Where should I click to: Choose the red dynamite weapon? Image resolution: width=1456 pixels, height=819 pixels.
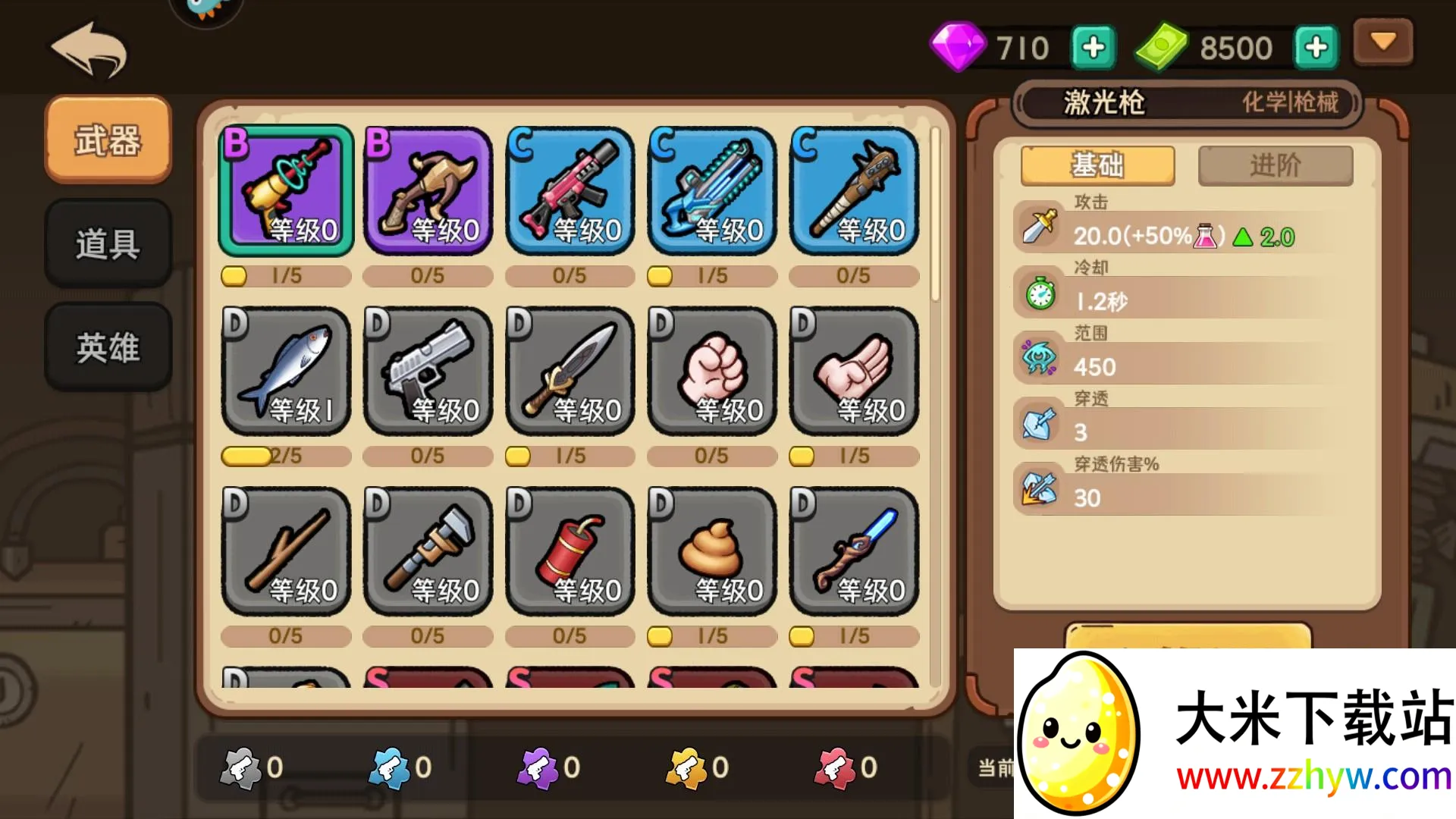point(570,551)
